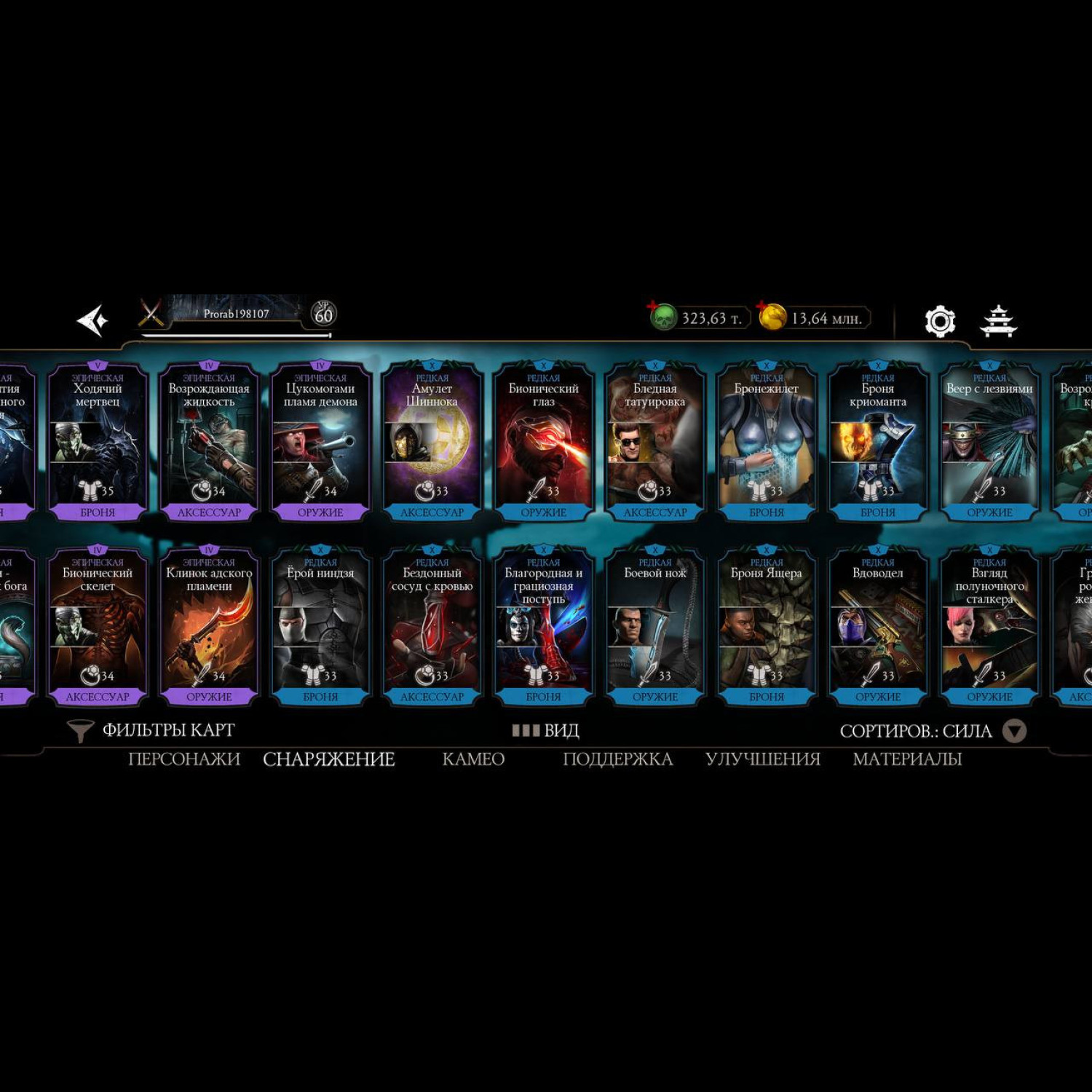Change the card view layout
This screenshot has height=1092, width=1092.
point(545,730)
